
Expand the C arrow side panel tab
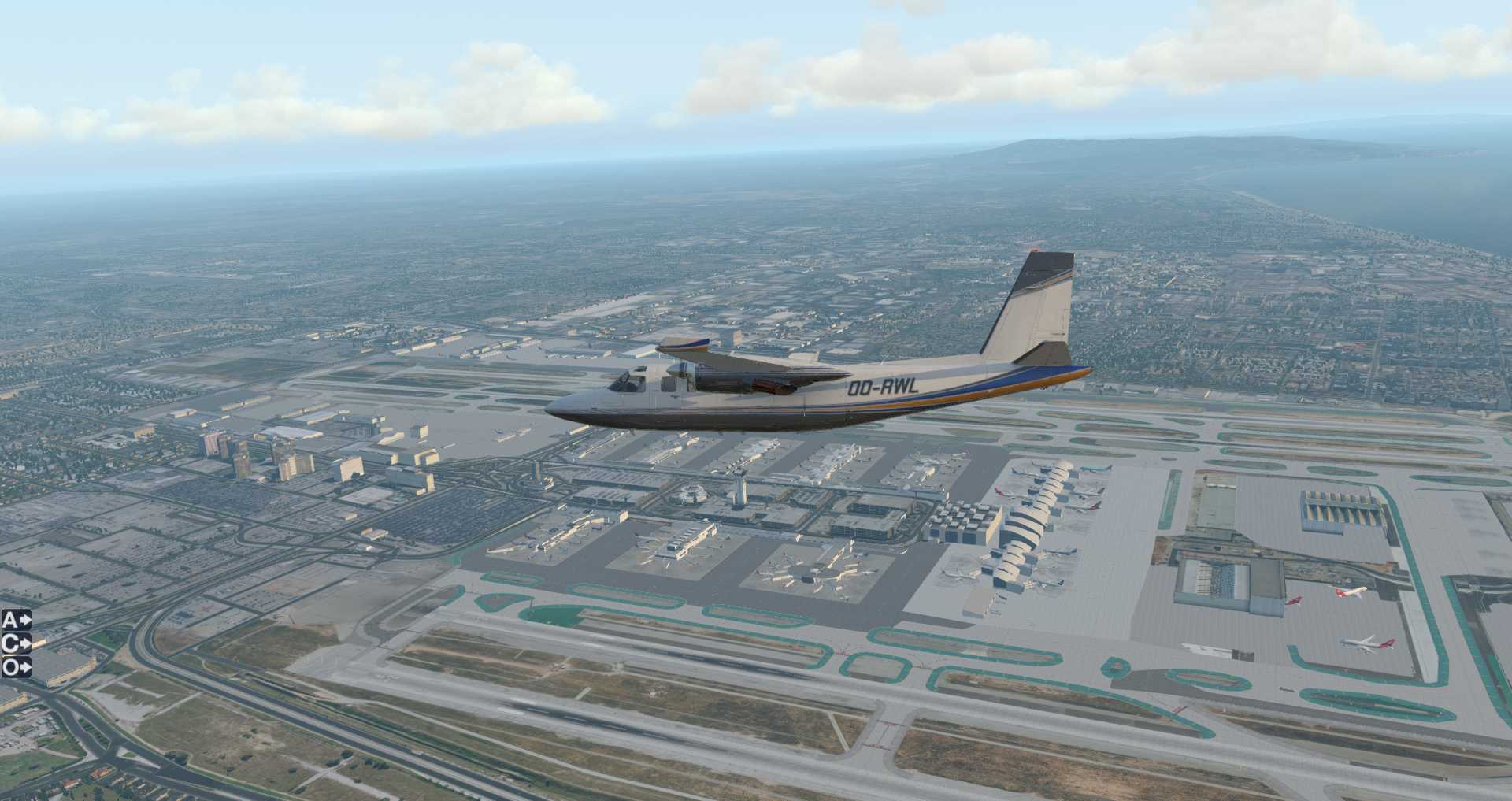pos(16,643)
